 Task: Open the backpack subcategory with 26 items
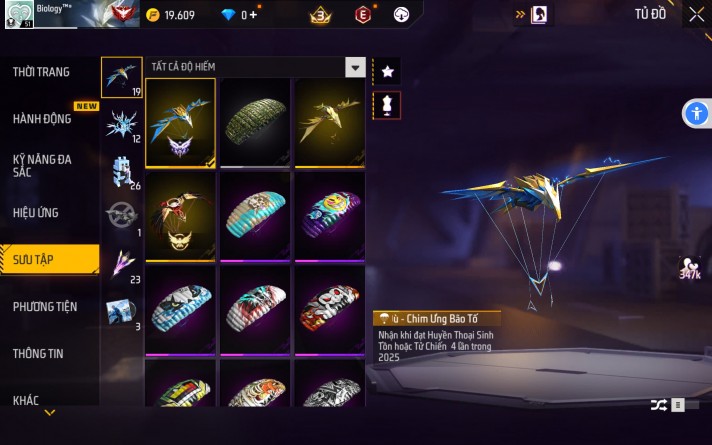122,170
